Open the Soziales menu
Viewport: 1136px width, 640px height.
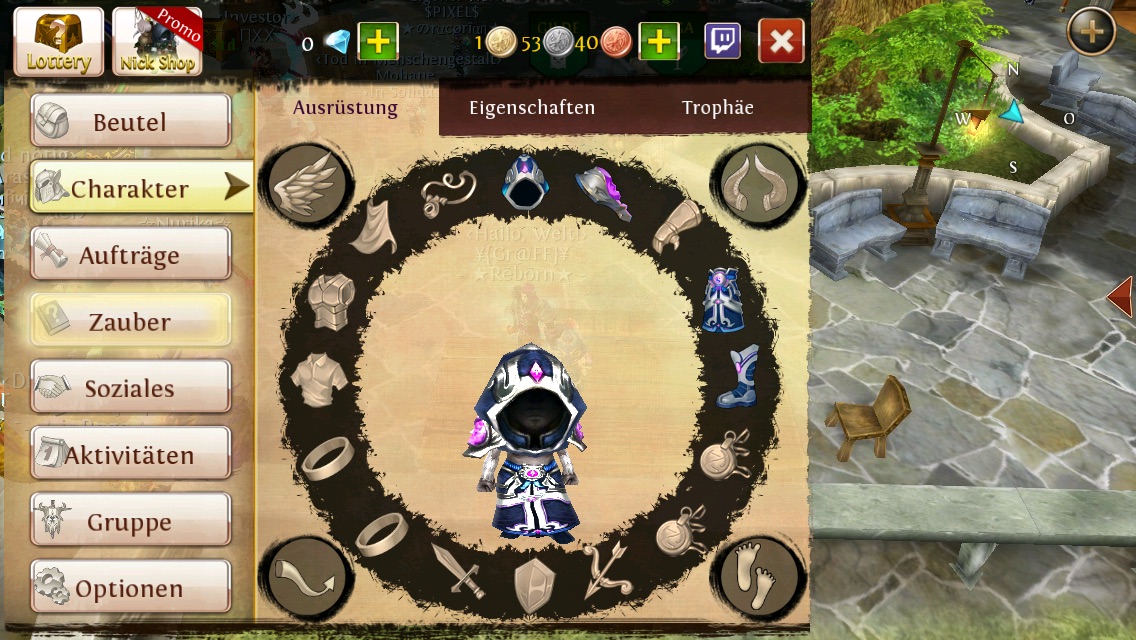(x=130, y=388)
